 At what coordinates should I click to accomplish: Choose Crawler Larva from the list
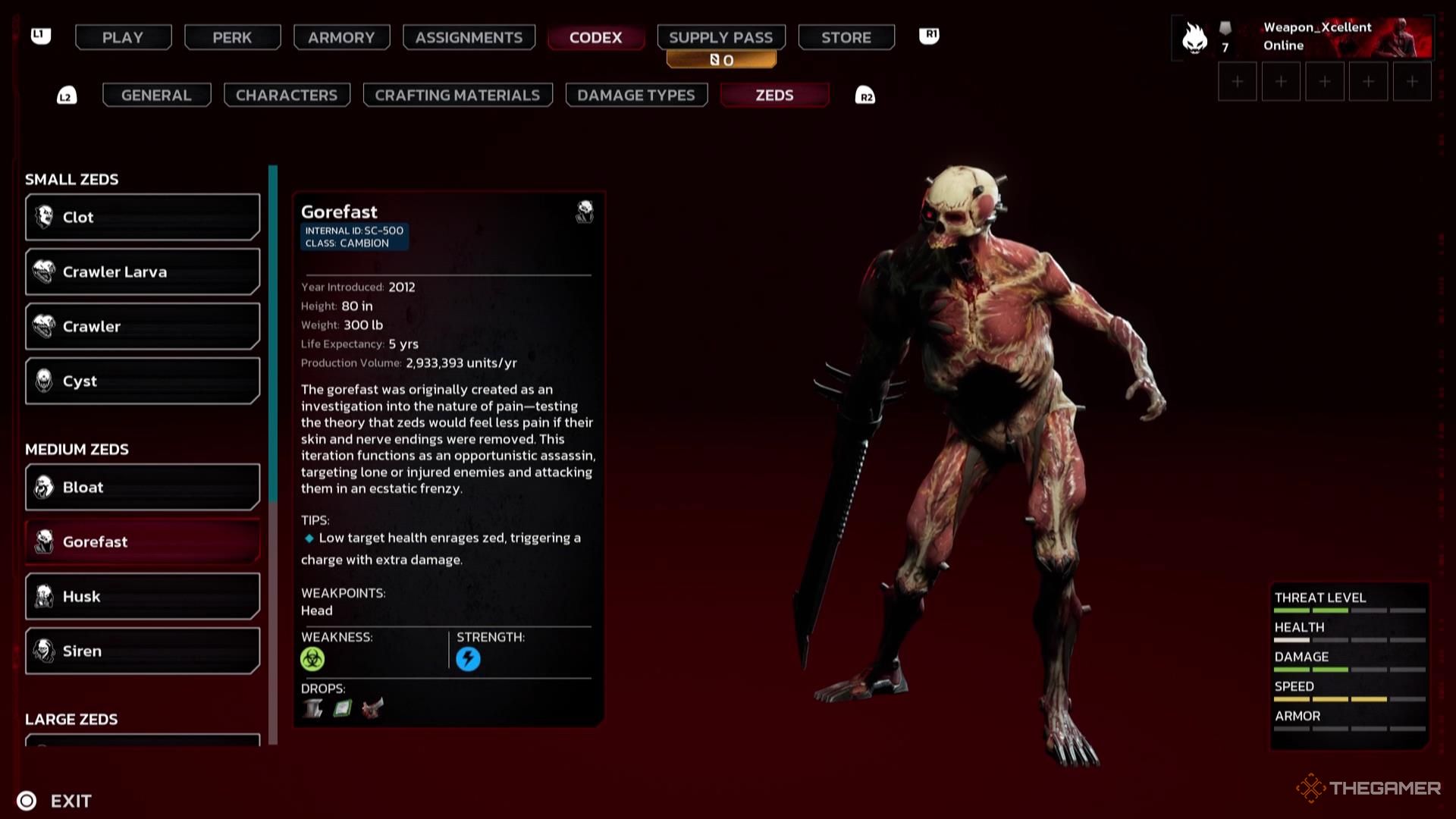pyautogui.click(x=143, y=271)
